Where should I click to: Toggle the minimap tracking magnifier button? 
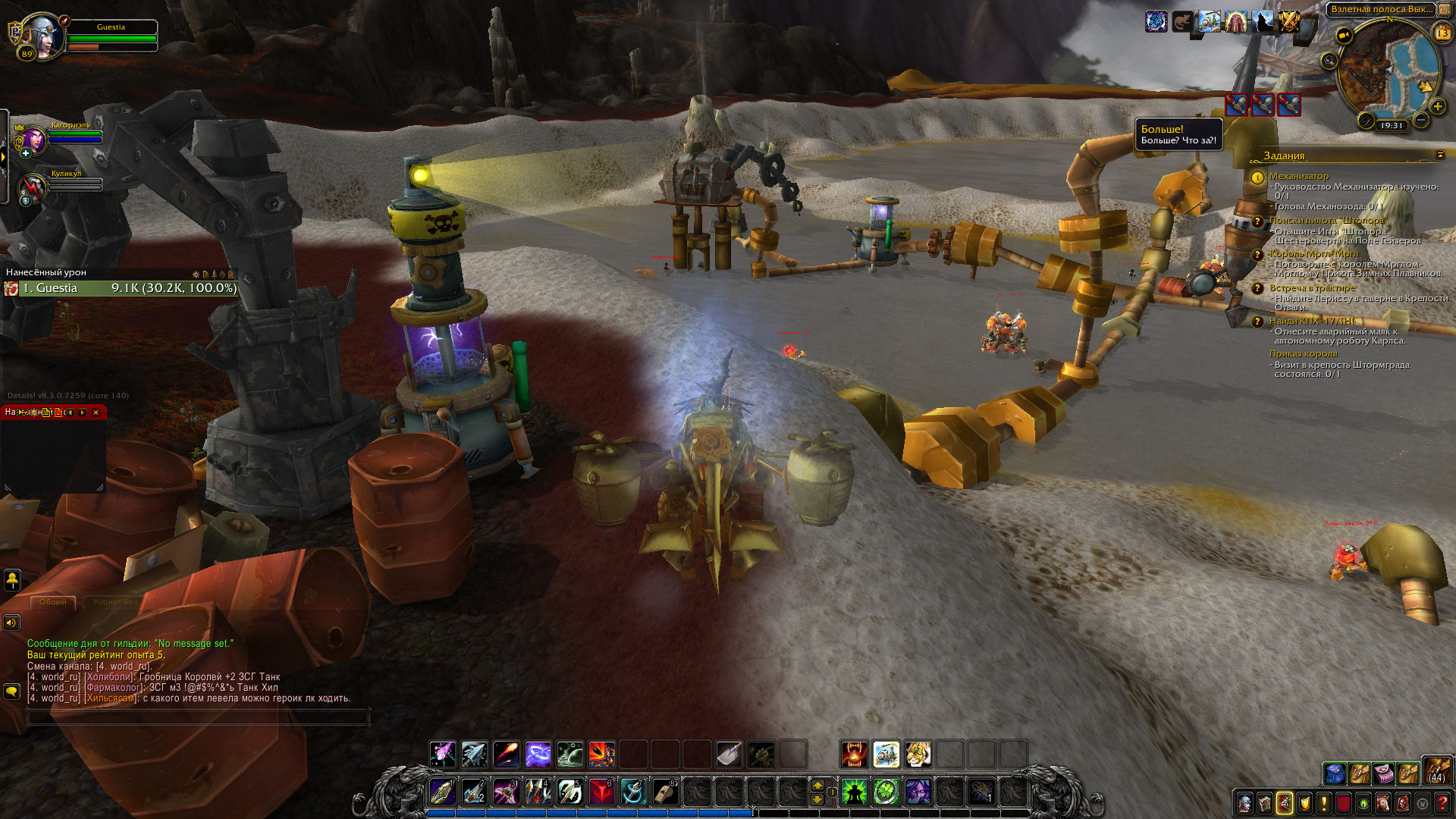(1329, 61)
